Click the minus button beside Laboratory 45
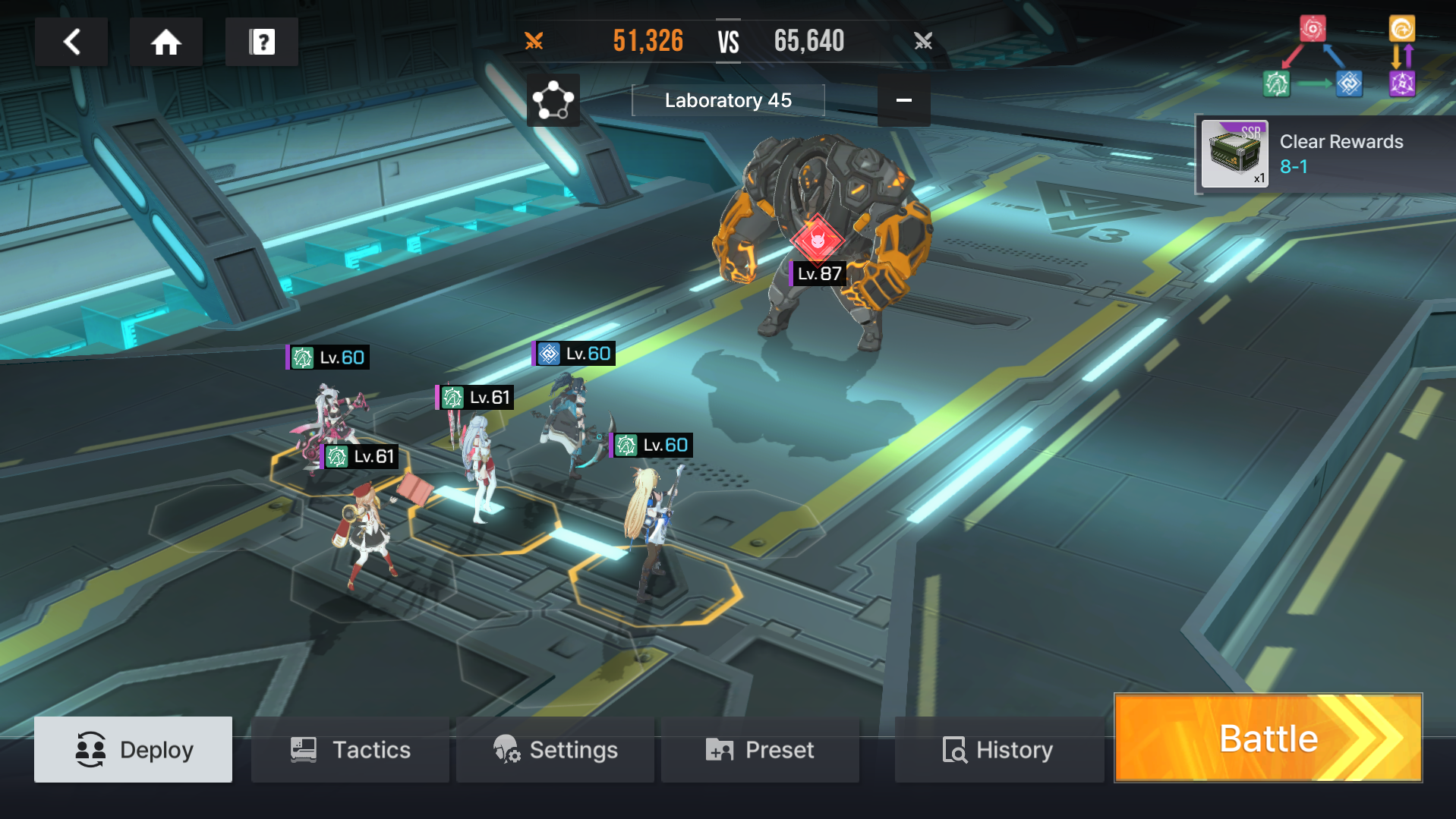The height and width of the screenshot is (819, 1456). pos(903,100)
